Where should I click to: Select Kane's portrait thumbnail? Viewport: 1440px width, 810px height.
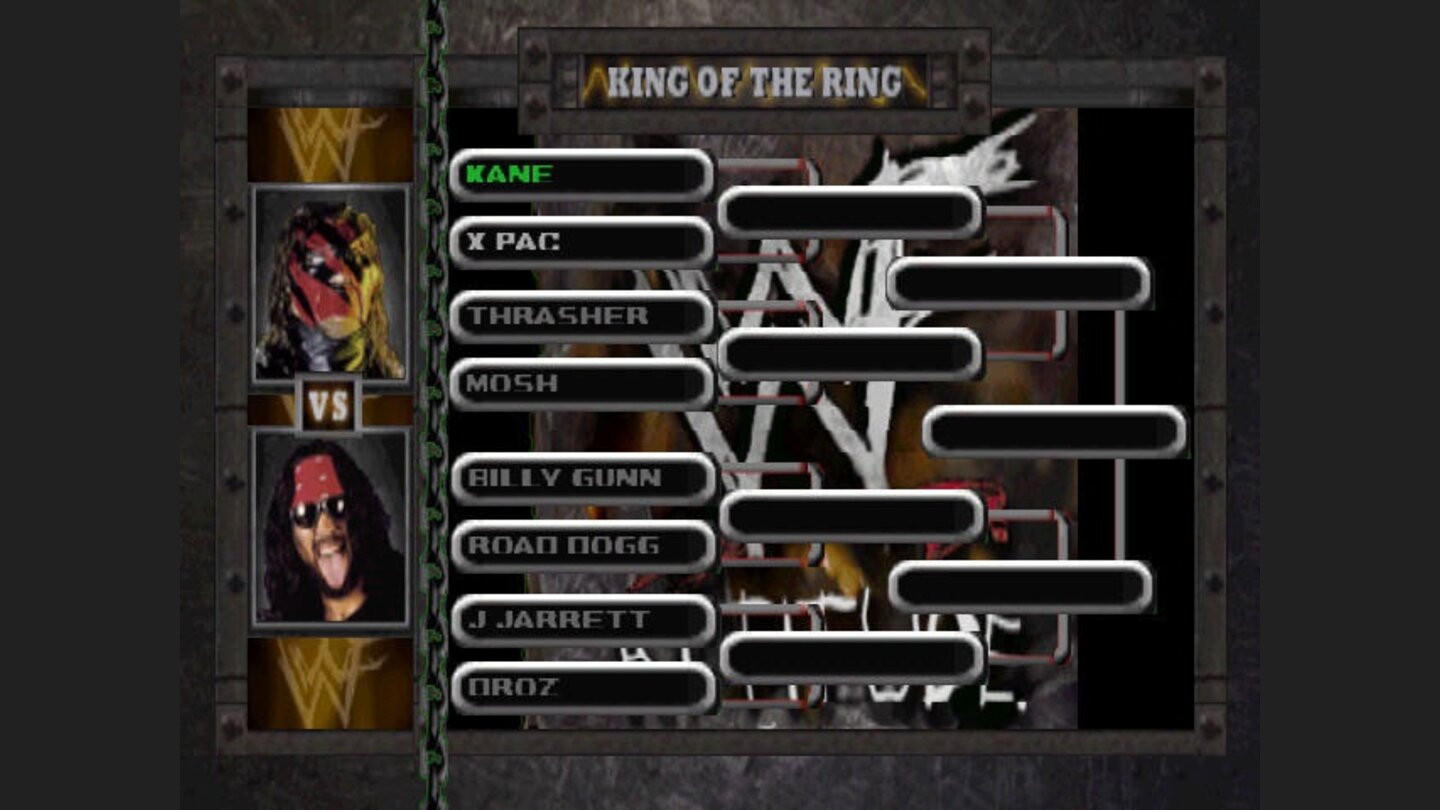[x=330, y=280]
